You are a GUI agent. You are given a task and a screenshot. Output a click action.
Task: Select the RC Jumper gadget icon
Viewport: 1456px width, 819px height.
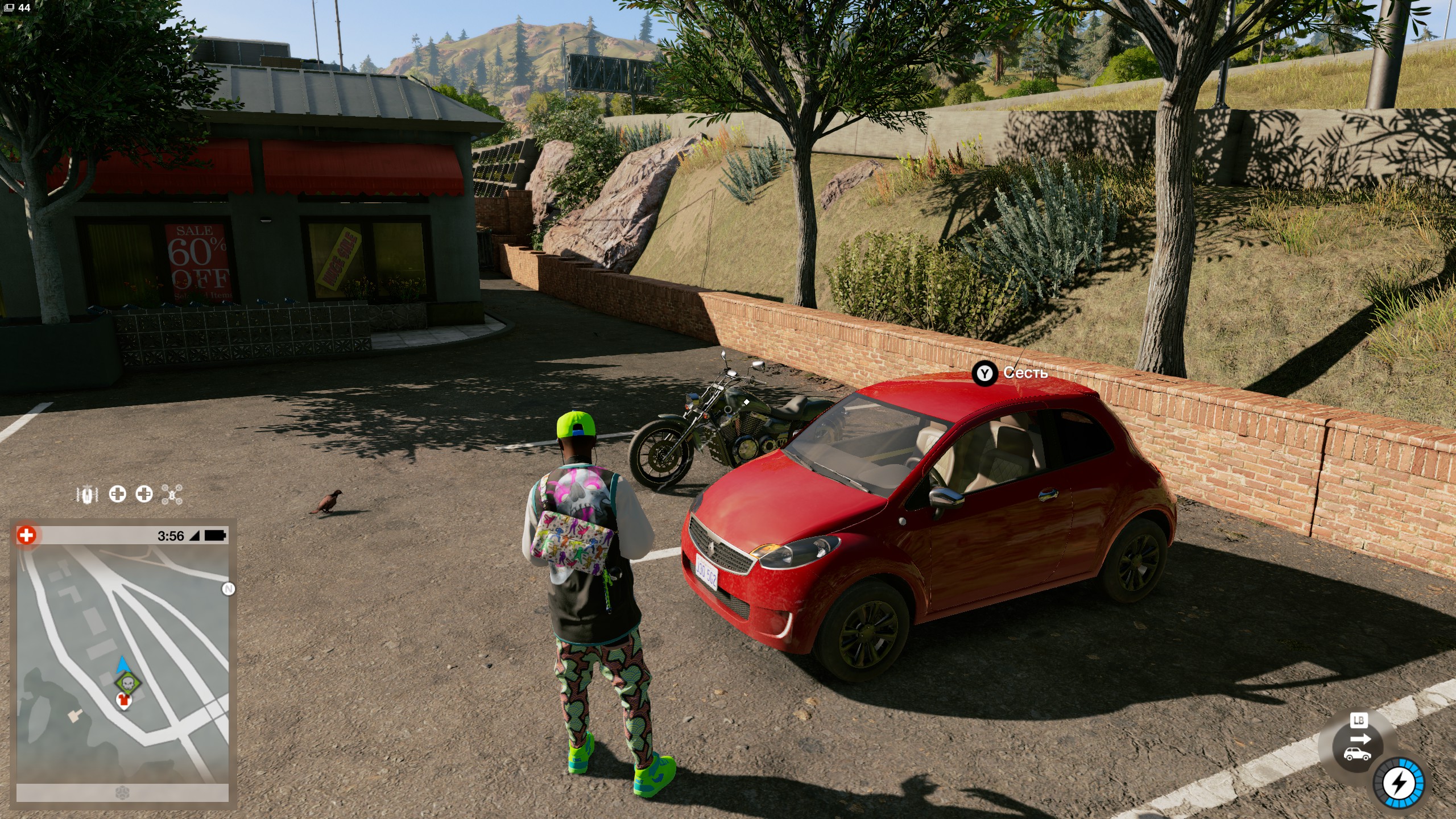87,494
